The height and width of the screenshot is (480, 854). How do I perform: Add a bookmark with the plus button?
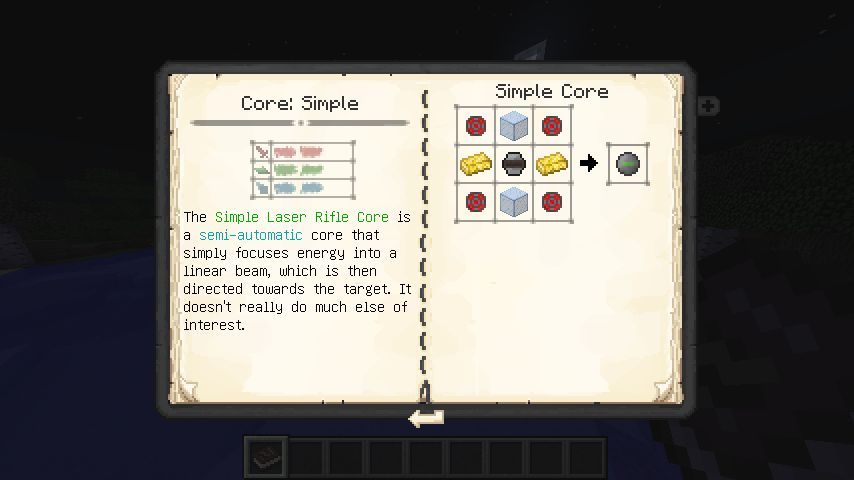707,104
